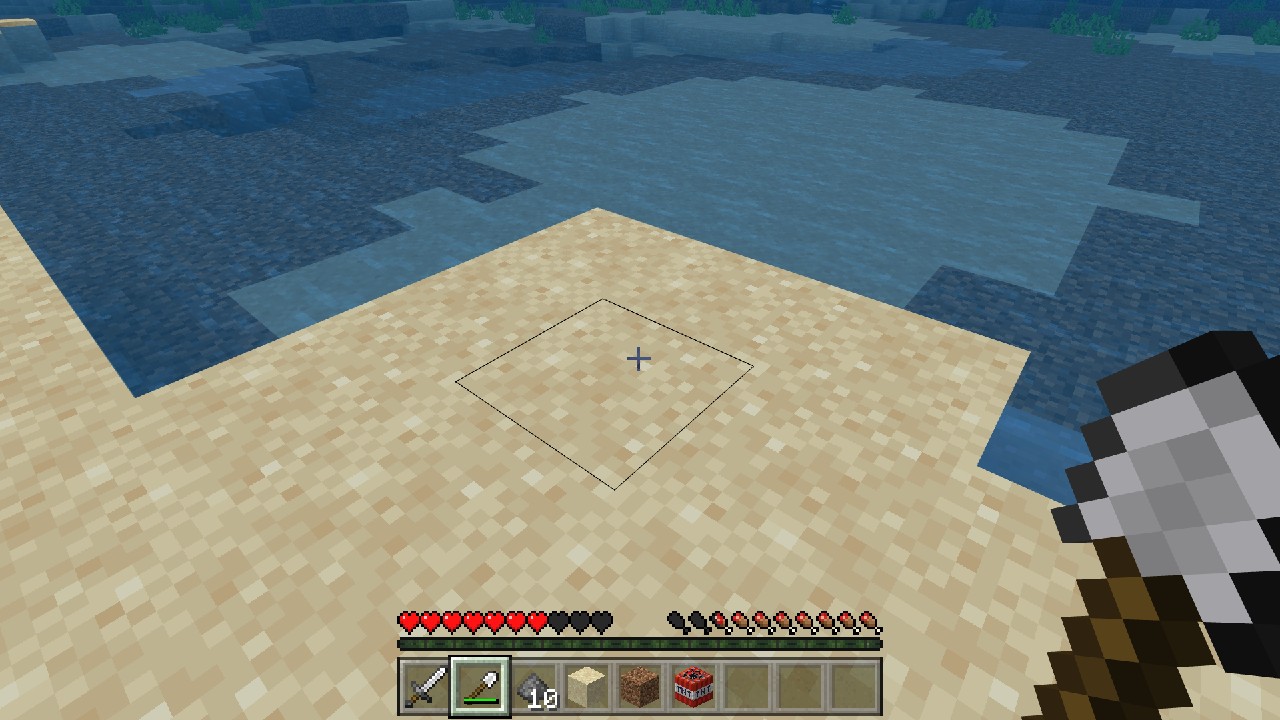
Task: Click the first empty hotbar slot after TNT
Action: [746, 686]
